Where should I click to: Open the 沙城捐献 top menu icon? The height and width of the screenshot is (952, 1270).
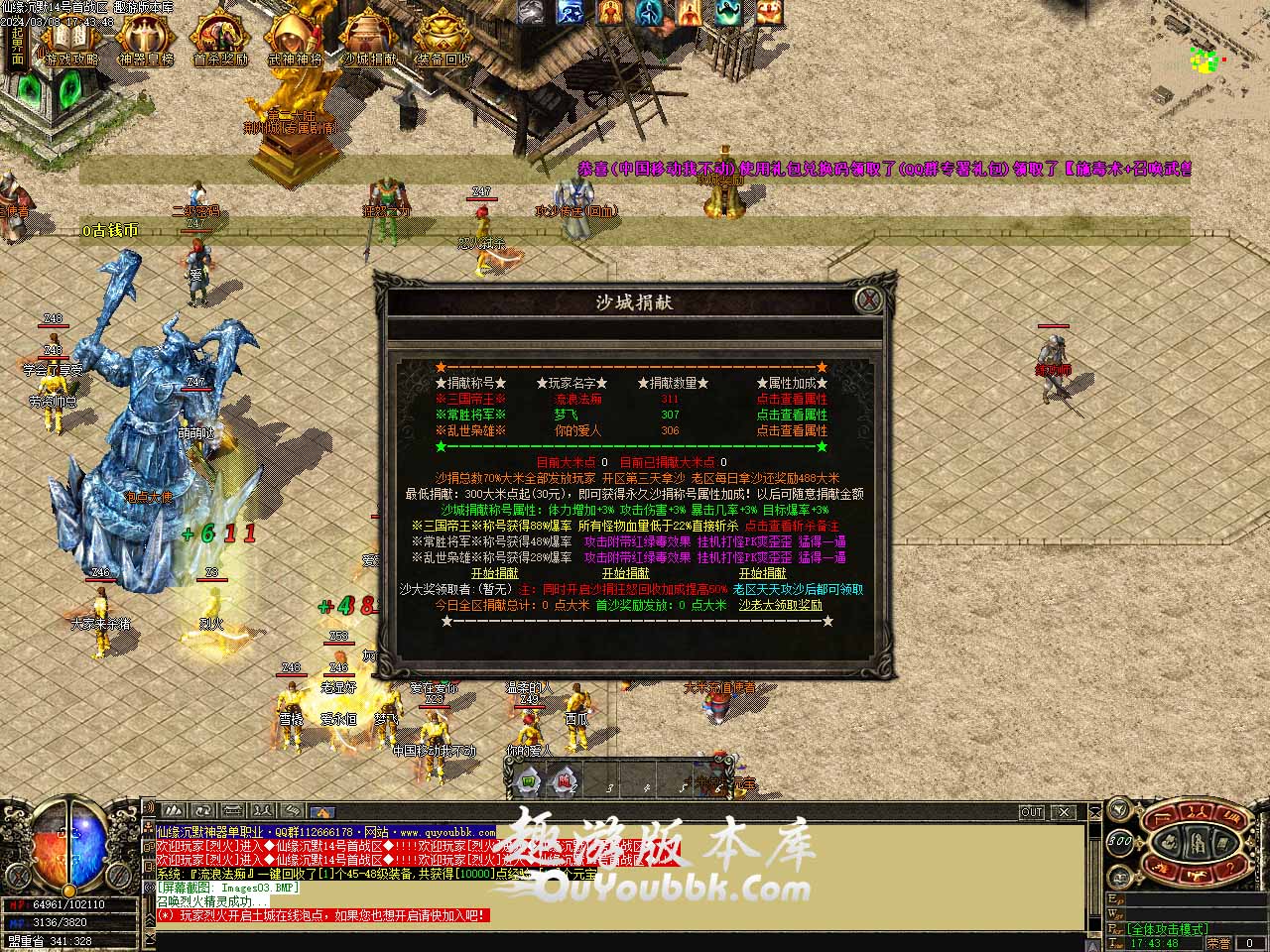click(369, 41)
